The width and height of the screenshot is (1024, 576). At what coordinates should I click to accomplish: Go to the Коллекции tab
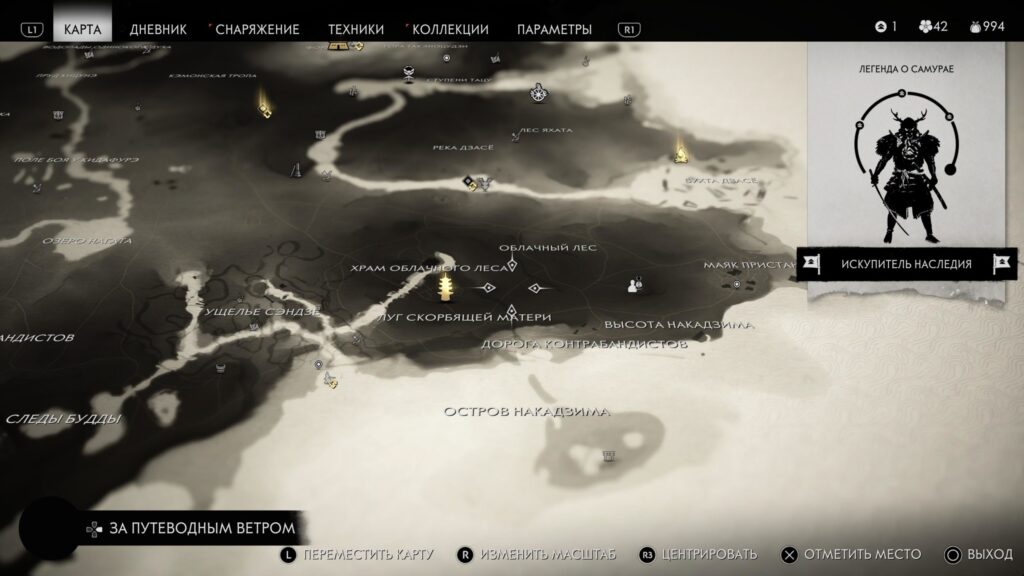pos(449,29)
